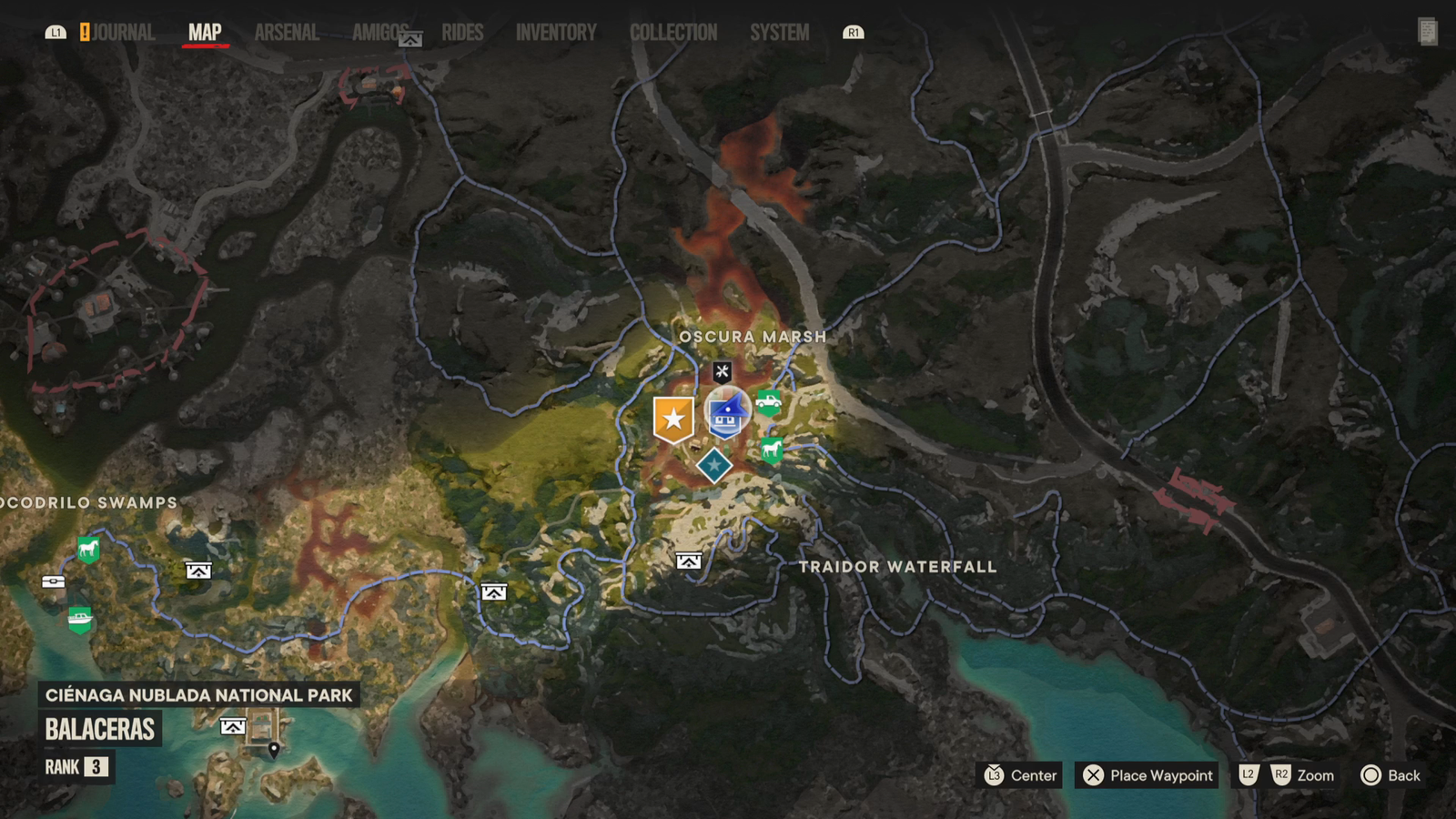The width and height of the screenshot is (1456, 819).
Task: Open the document icon in the corner
Action: 1427,32
